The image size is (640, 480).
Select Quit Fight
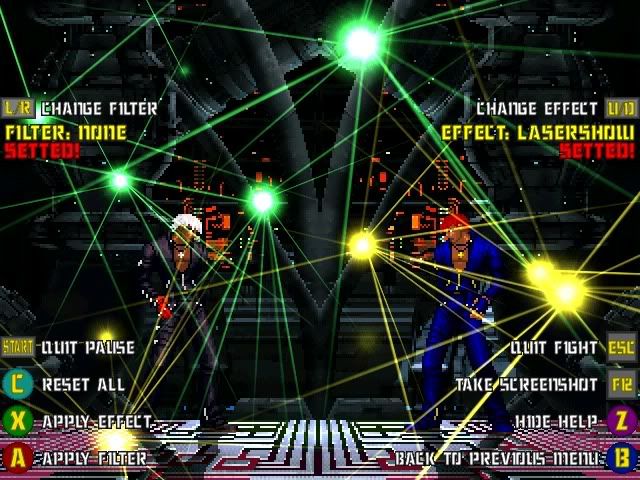(554, 348)
